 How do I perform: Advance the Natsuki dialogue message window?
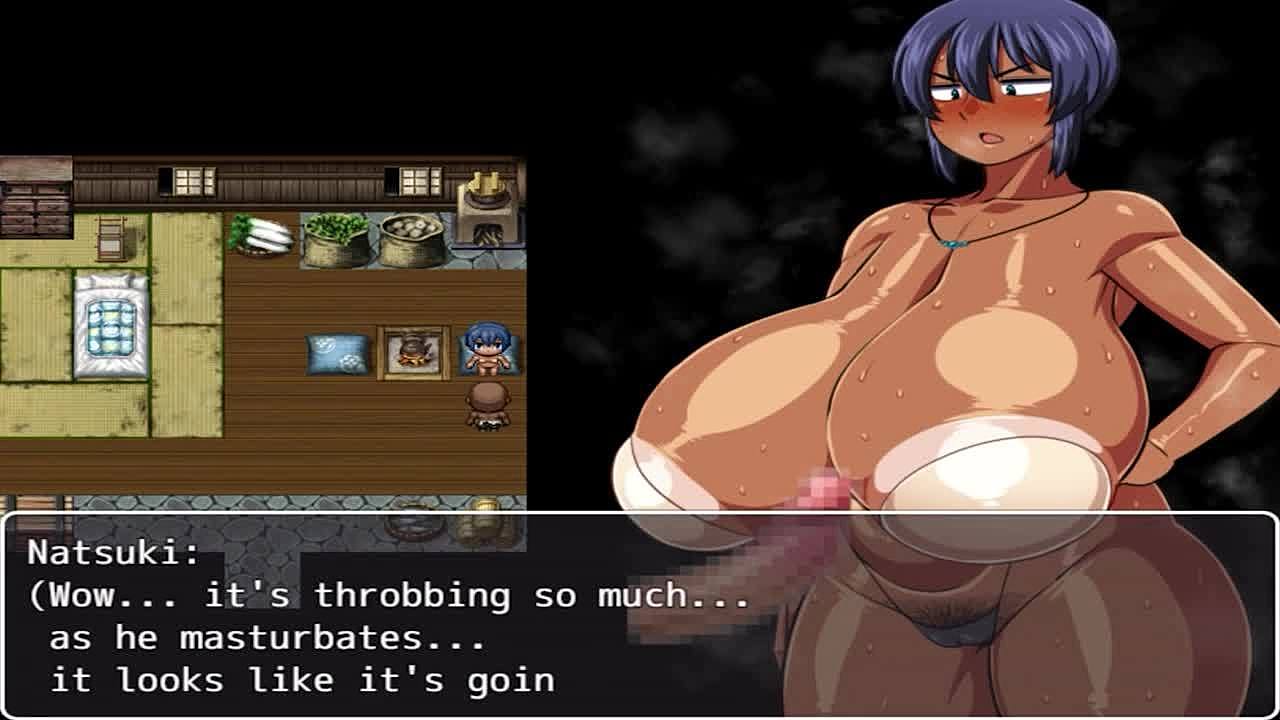tap(640, 615)
